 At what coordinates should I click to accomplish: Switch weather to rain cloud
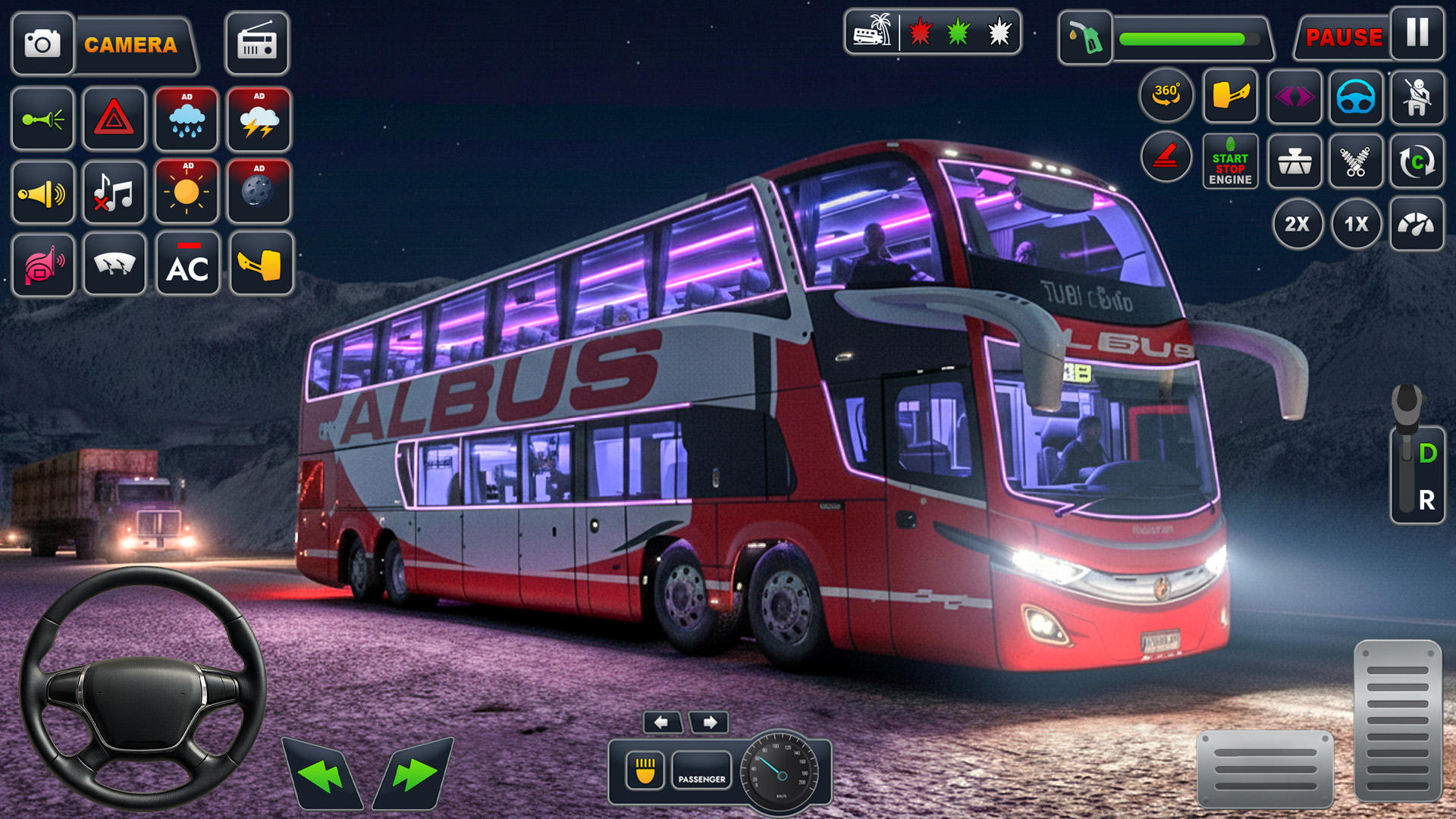187,119
